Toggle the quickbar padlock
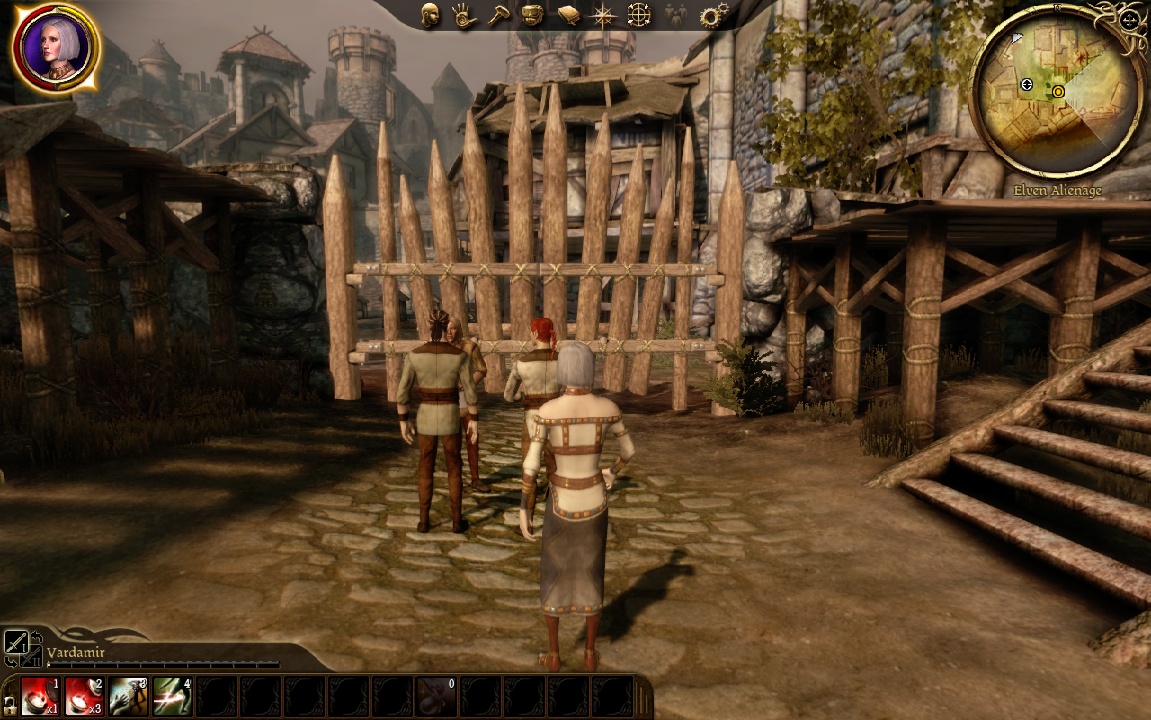 (x=9, y=704)
